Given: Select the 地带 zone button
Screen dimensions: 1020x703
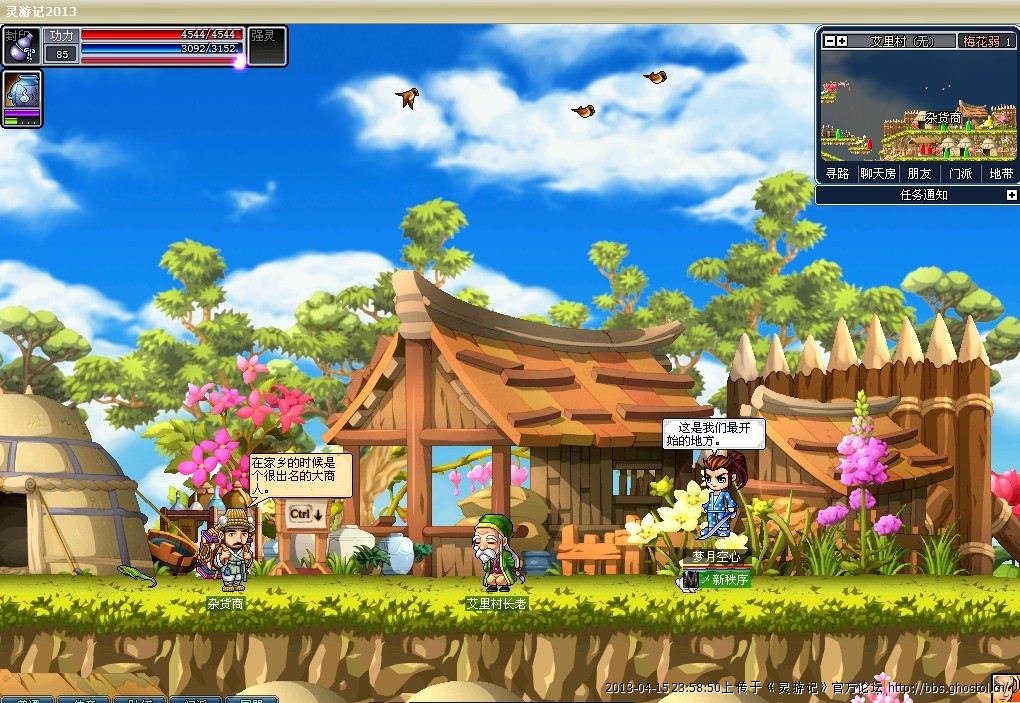Looking at the screenshot, I should pos(1000,173).
